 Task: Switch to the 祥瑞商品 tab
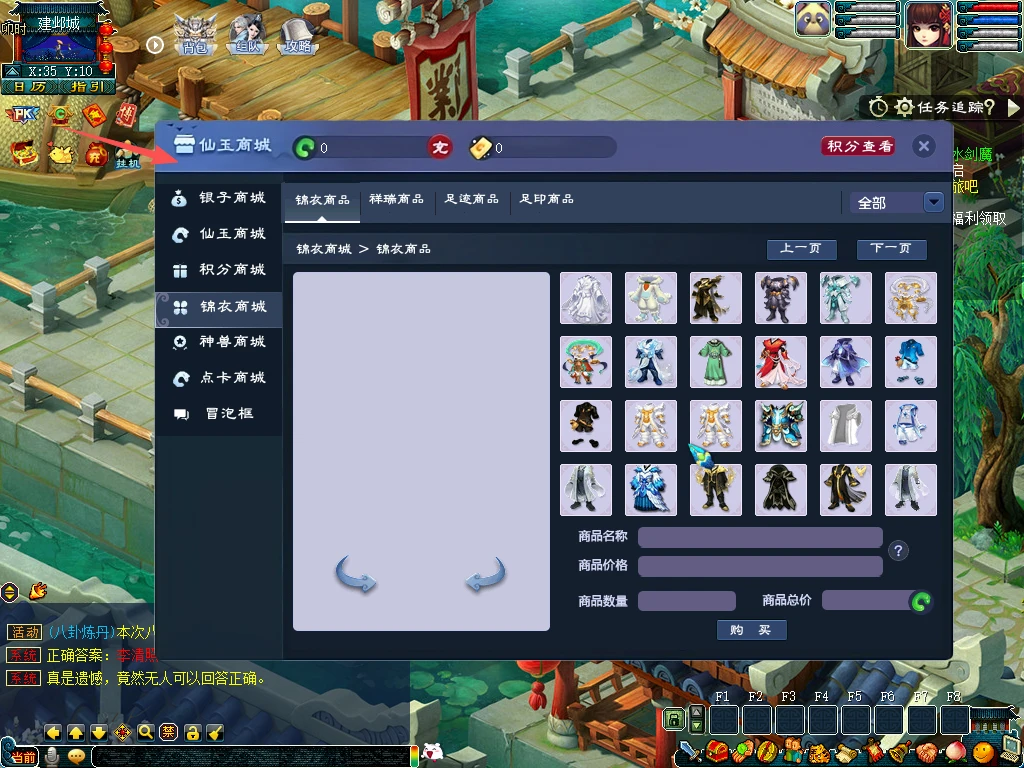click(396, 200)
